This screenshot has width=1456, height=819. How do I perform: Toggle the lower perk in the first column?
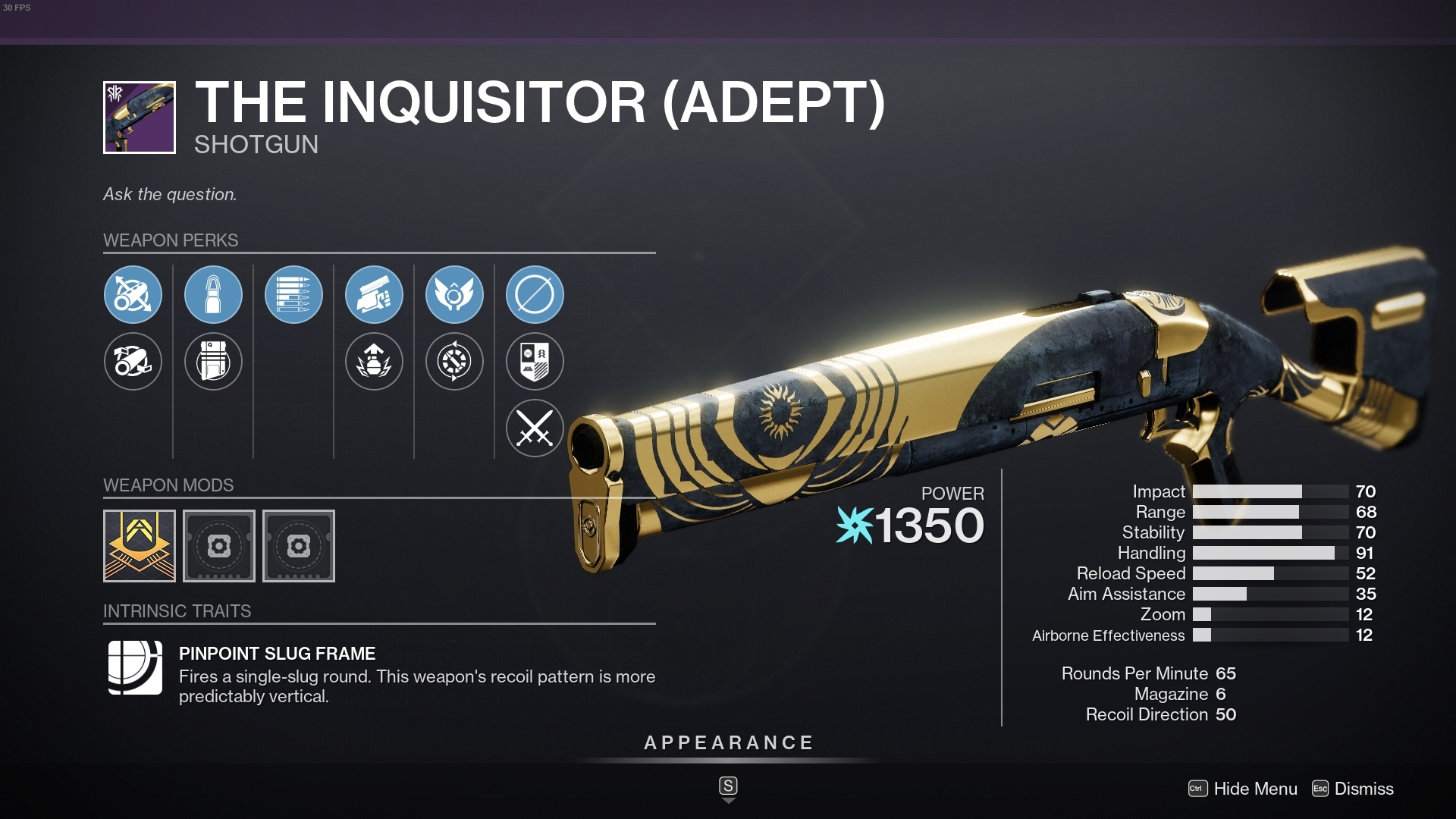[133, 362]
